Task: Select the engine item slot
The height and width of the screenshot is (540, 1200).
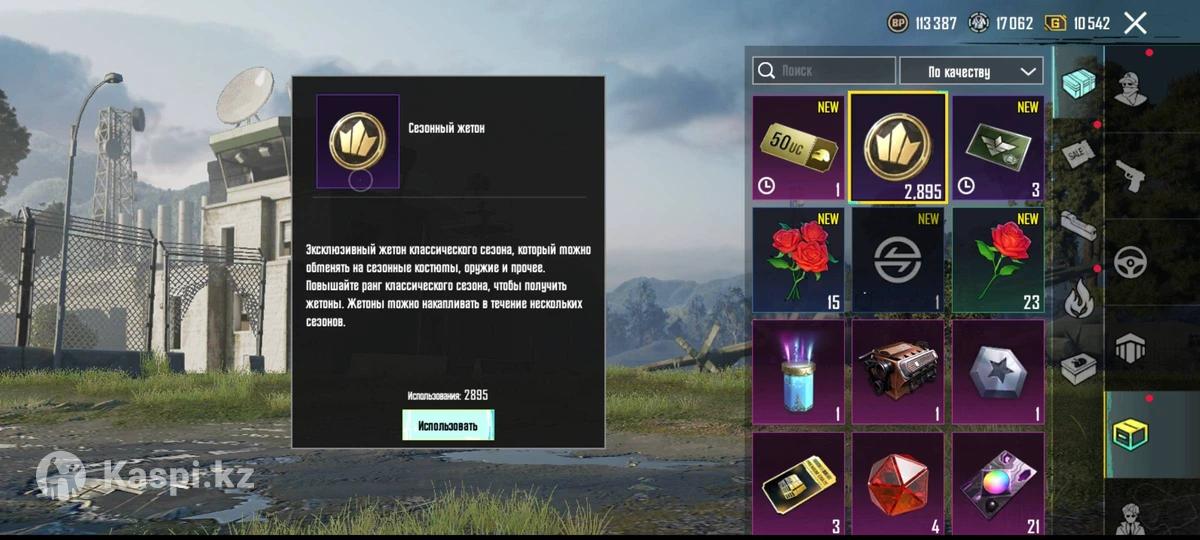Action: pyautogui.click(x=897, y=372)
